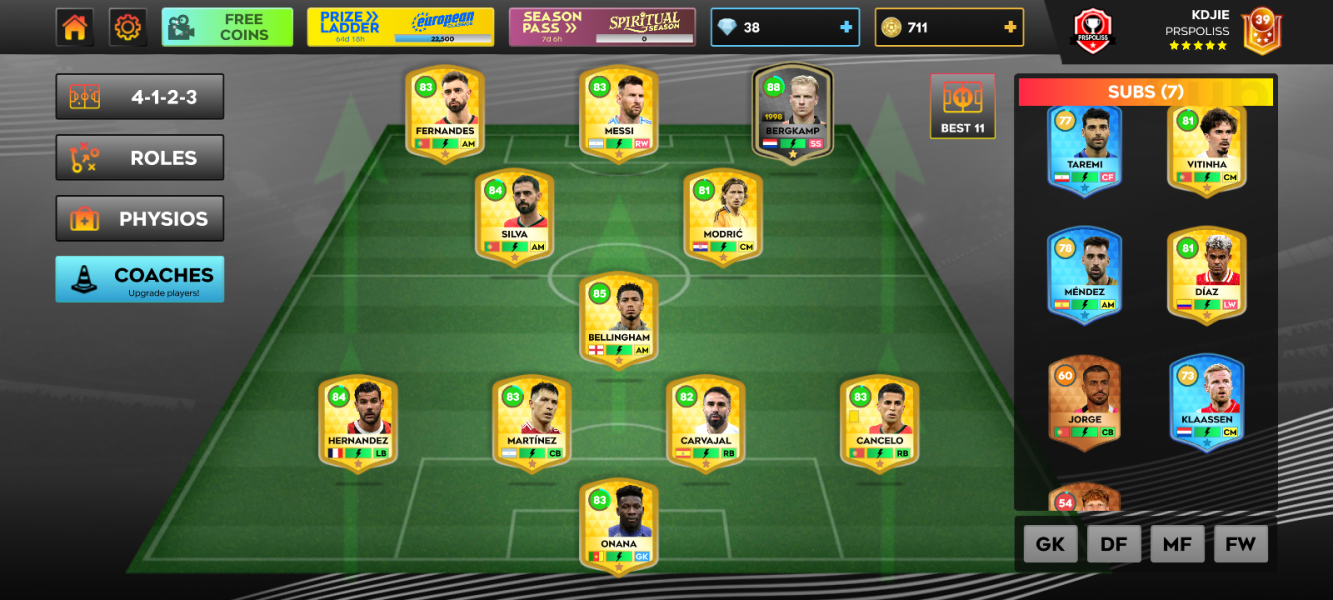Claim free coins video offer

(x=227, y=27)
